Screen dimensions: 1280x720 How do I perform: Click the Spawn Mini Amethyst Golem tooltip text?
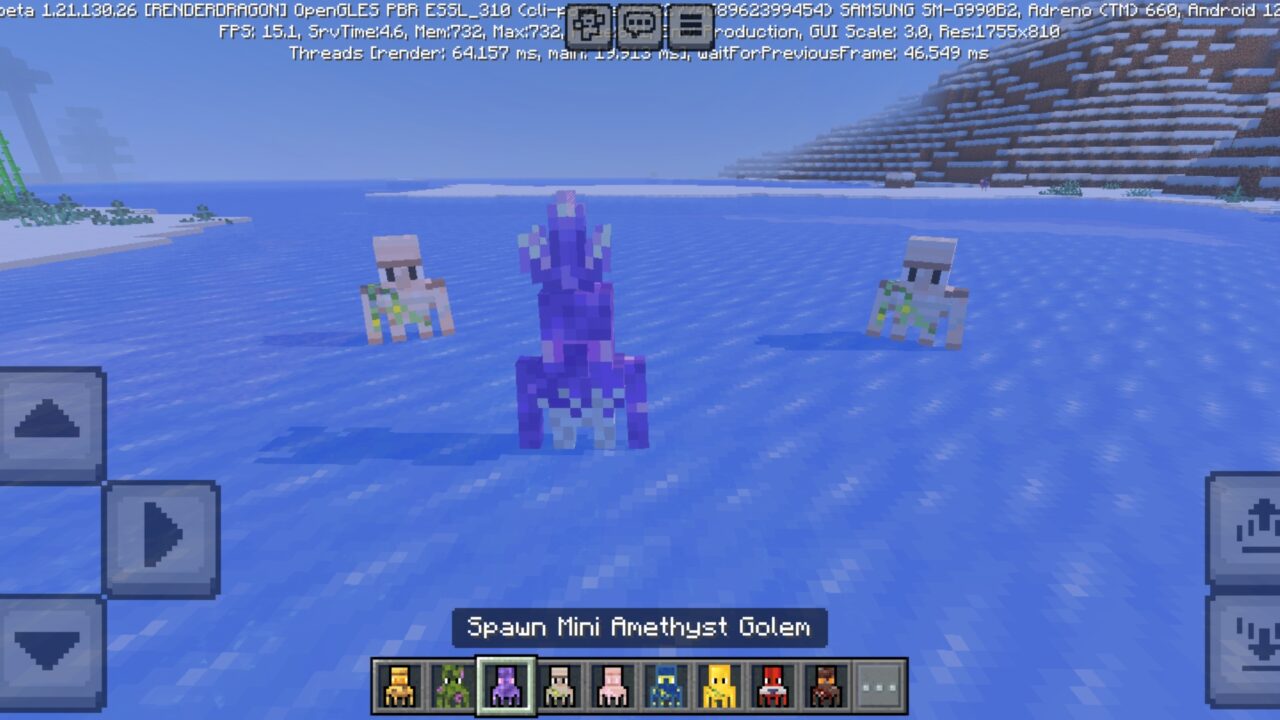click(640, 628)
